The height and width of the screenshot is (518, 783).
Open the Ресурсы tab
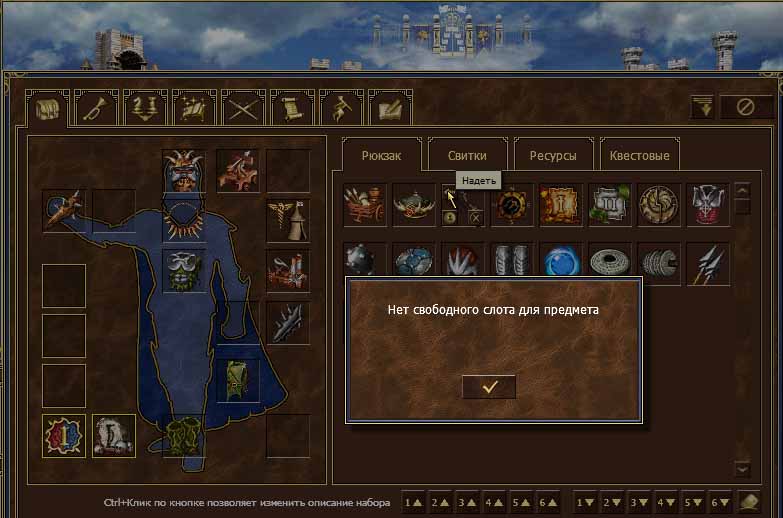pyautogui.click(x=553, y=155)
